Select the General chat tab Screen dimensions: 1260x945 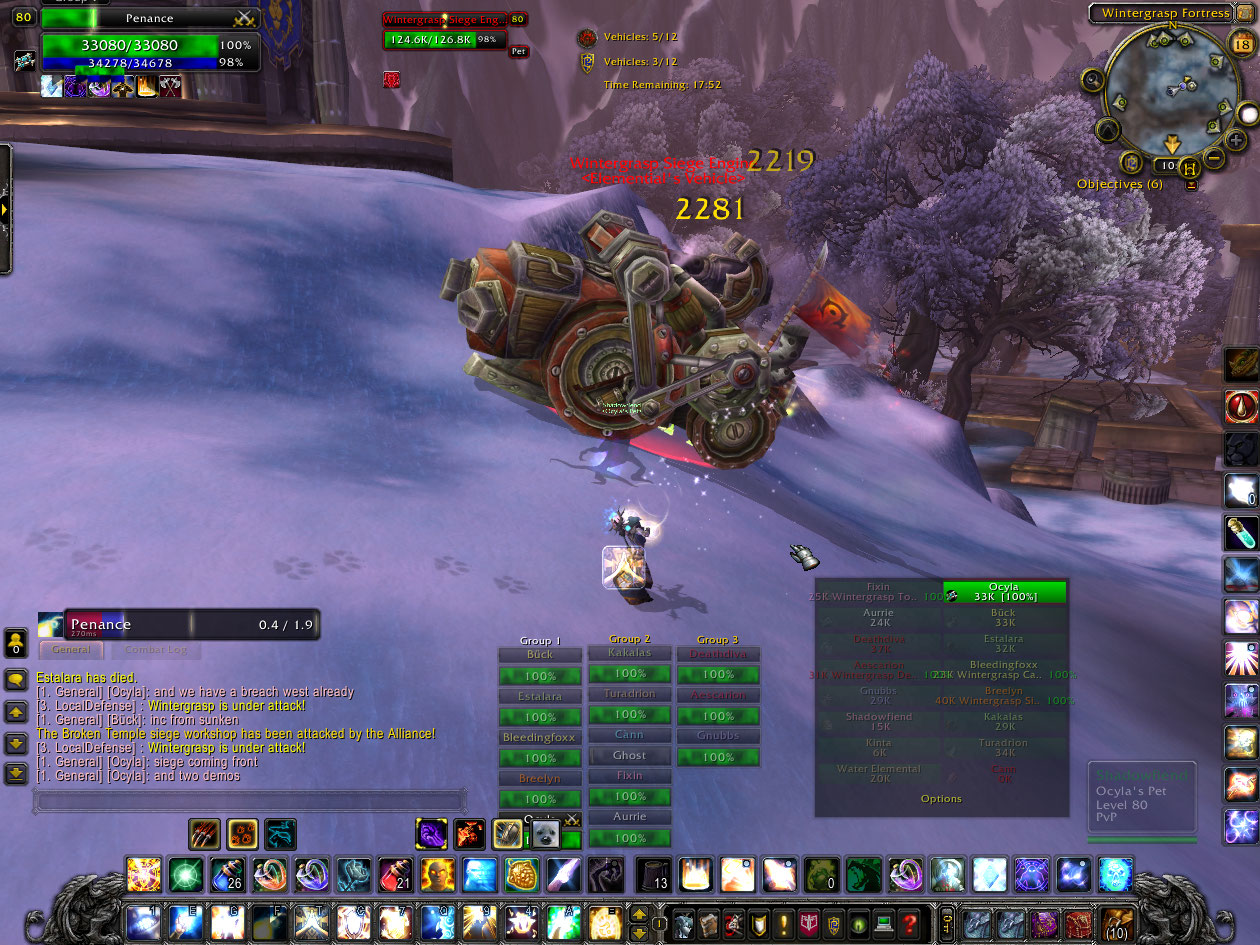pos(71,650)
